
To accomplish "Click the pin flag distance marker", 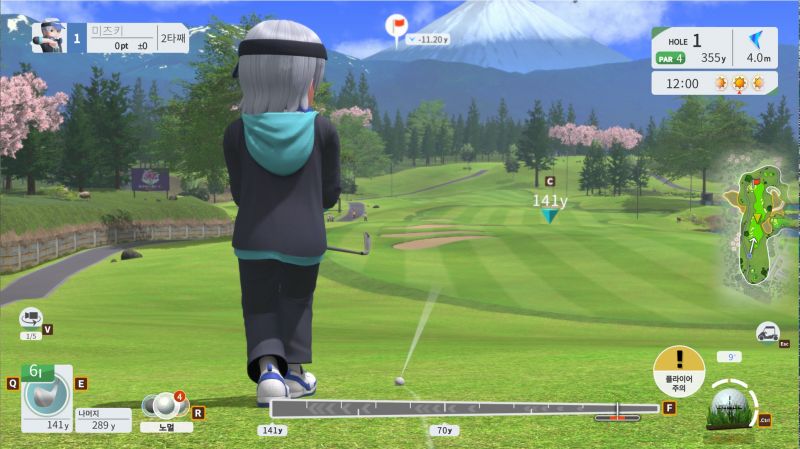I will pos(397,26).
